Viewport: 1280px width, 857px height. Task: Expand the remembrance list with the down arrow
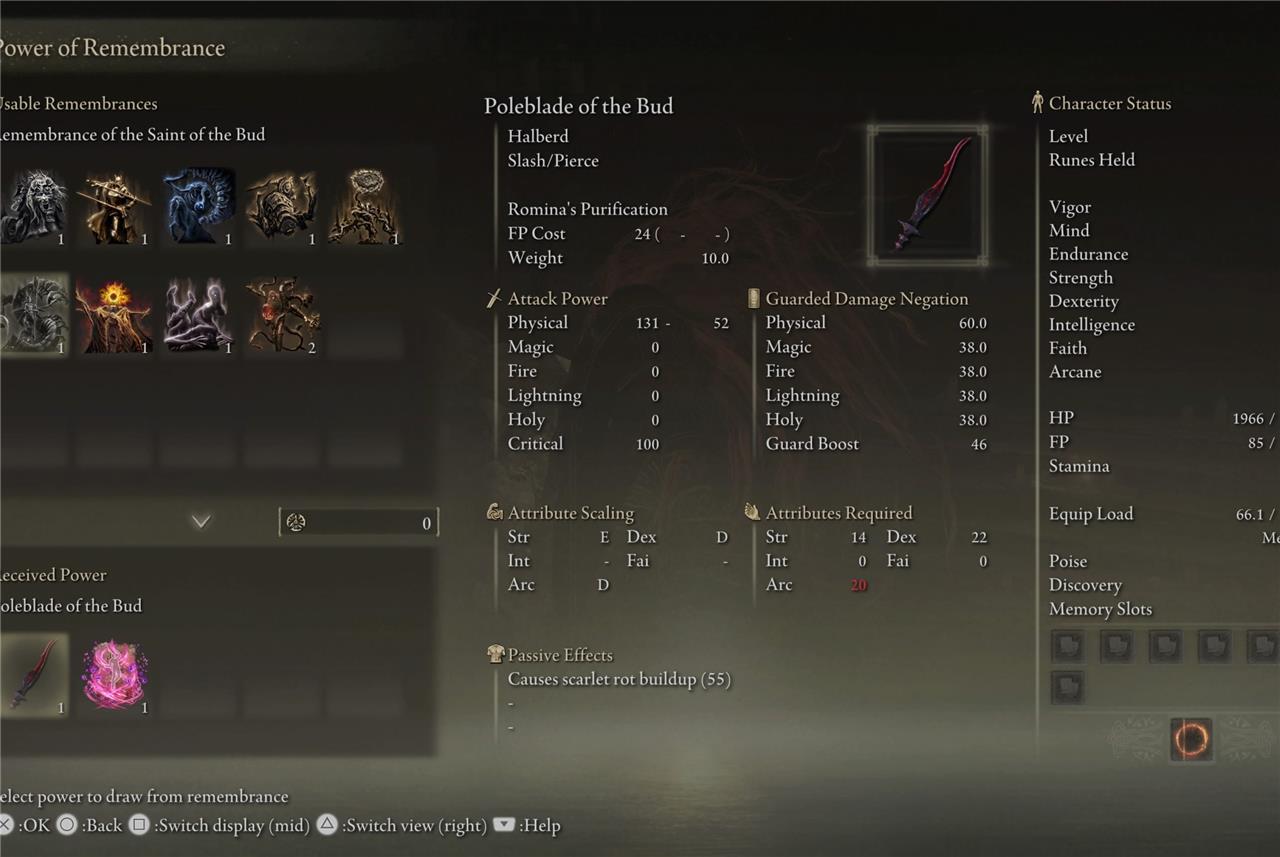[x=201, y=521]
